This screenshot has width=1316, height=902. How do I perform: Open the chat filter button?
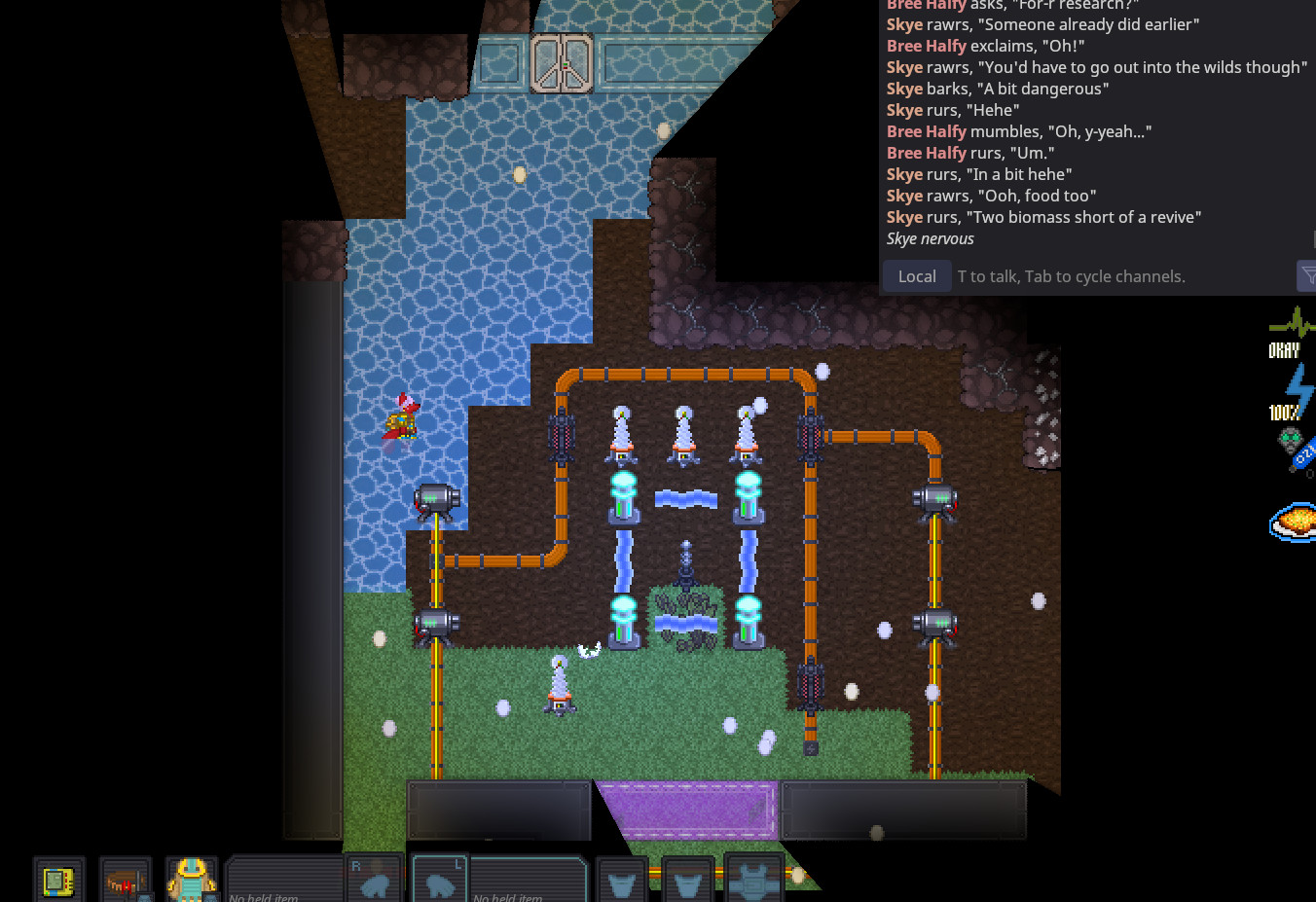[1307, 276]
